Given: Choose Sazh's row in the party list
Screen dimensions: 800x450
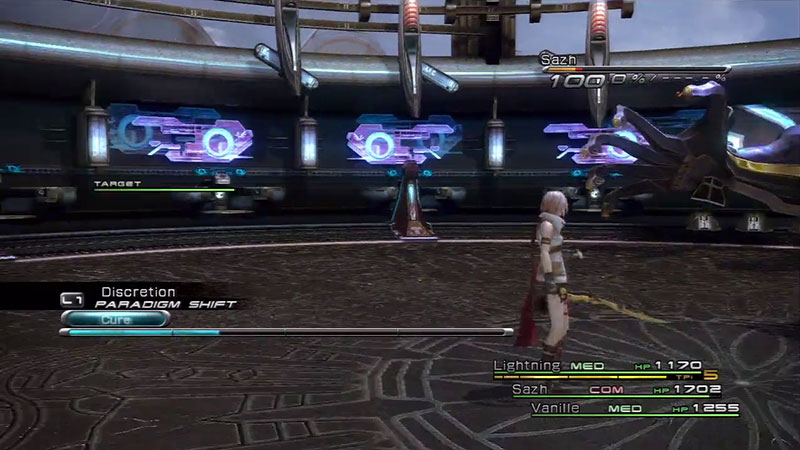Looking at the screenshot, I should (530, 388).
